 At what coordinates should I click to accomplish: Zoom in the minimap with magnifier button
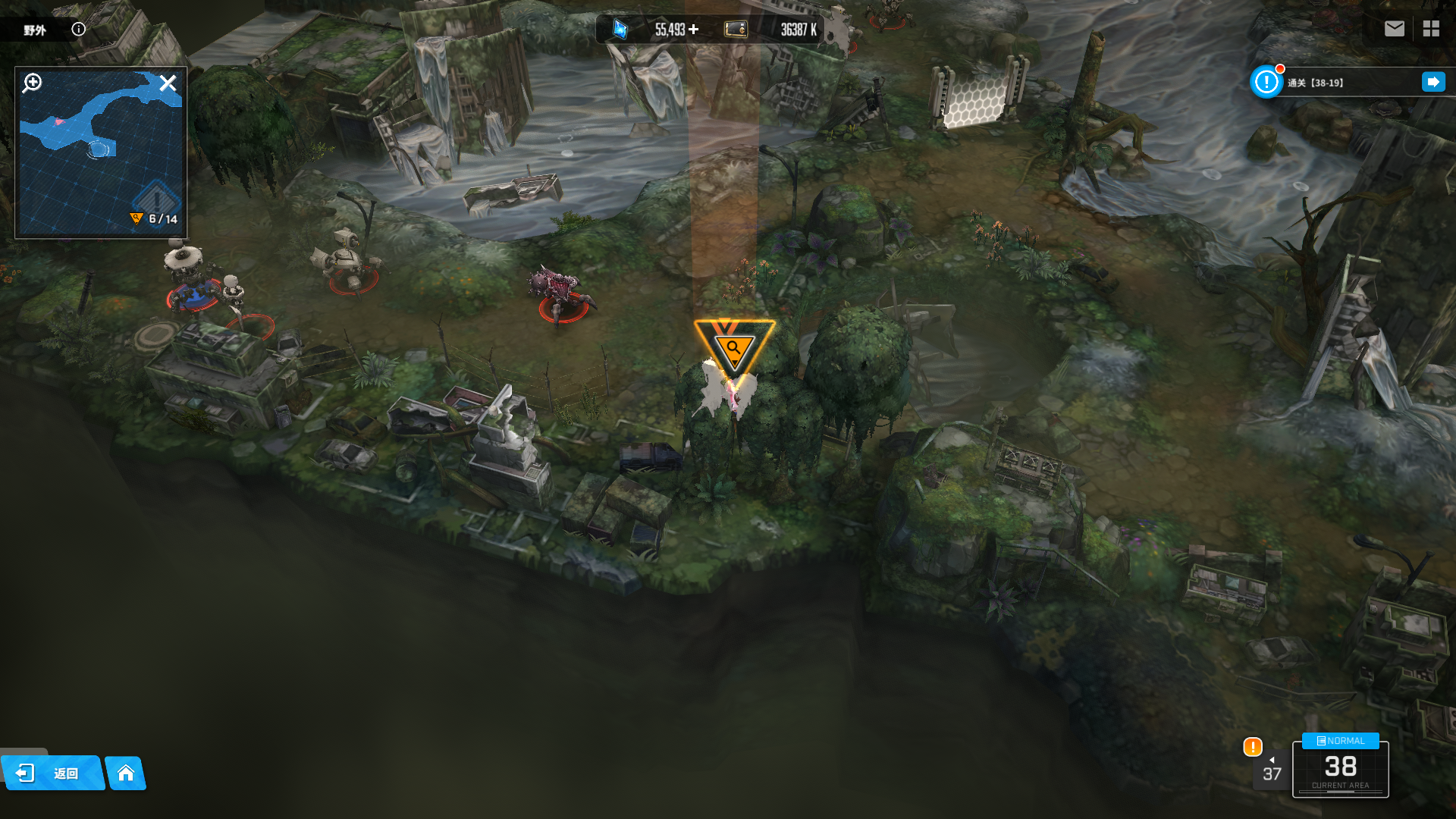pyautogui.click(x=33, y=83)
